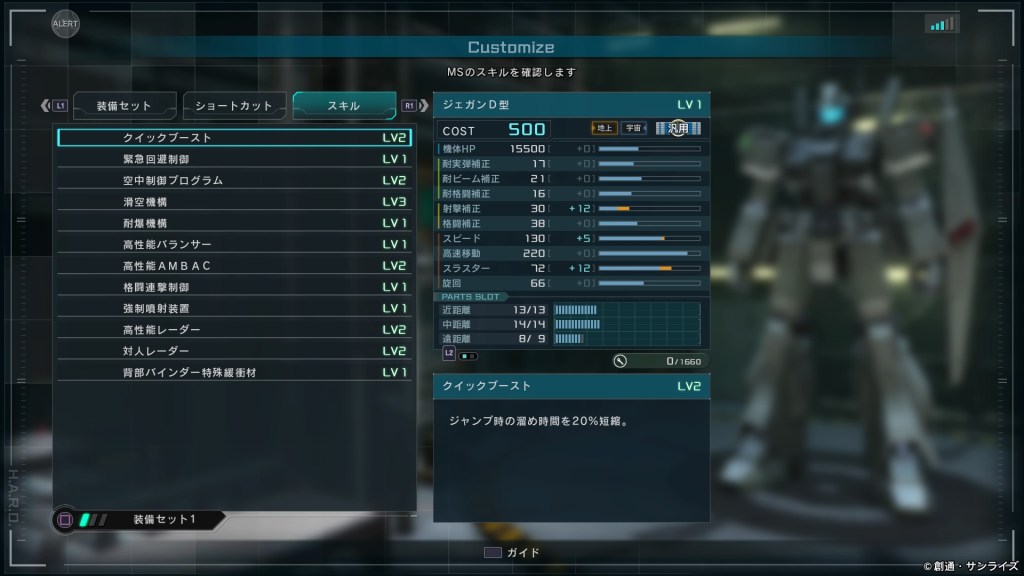Viewport: 1024px width, 576px height.
Task: Switch to the 装備セット tab
Action: 124,106
